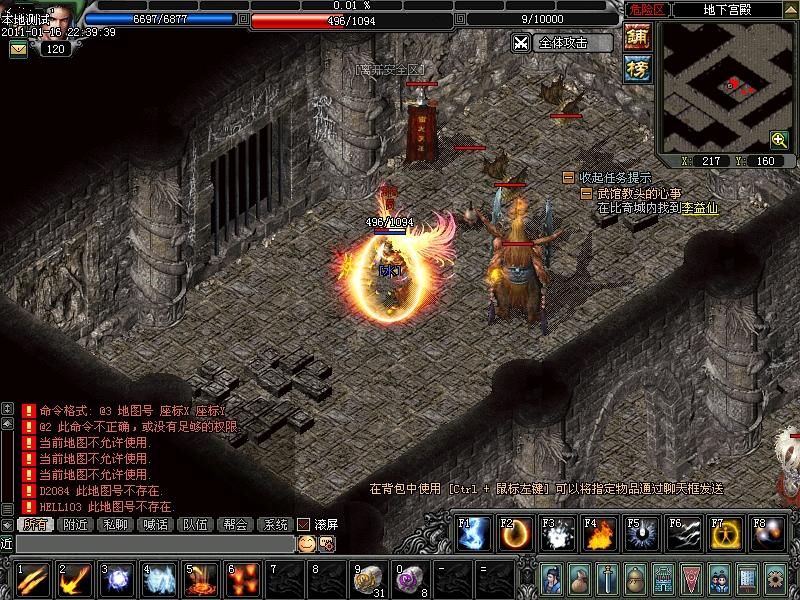Use the slot 9 item with count 31

pos(370,580)
